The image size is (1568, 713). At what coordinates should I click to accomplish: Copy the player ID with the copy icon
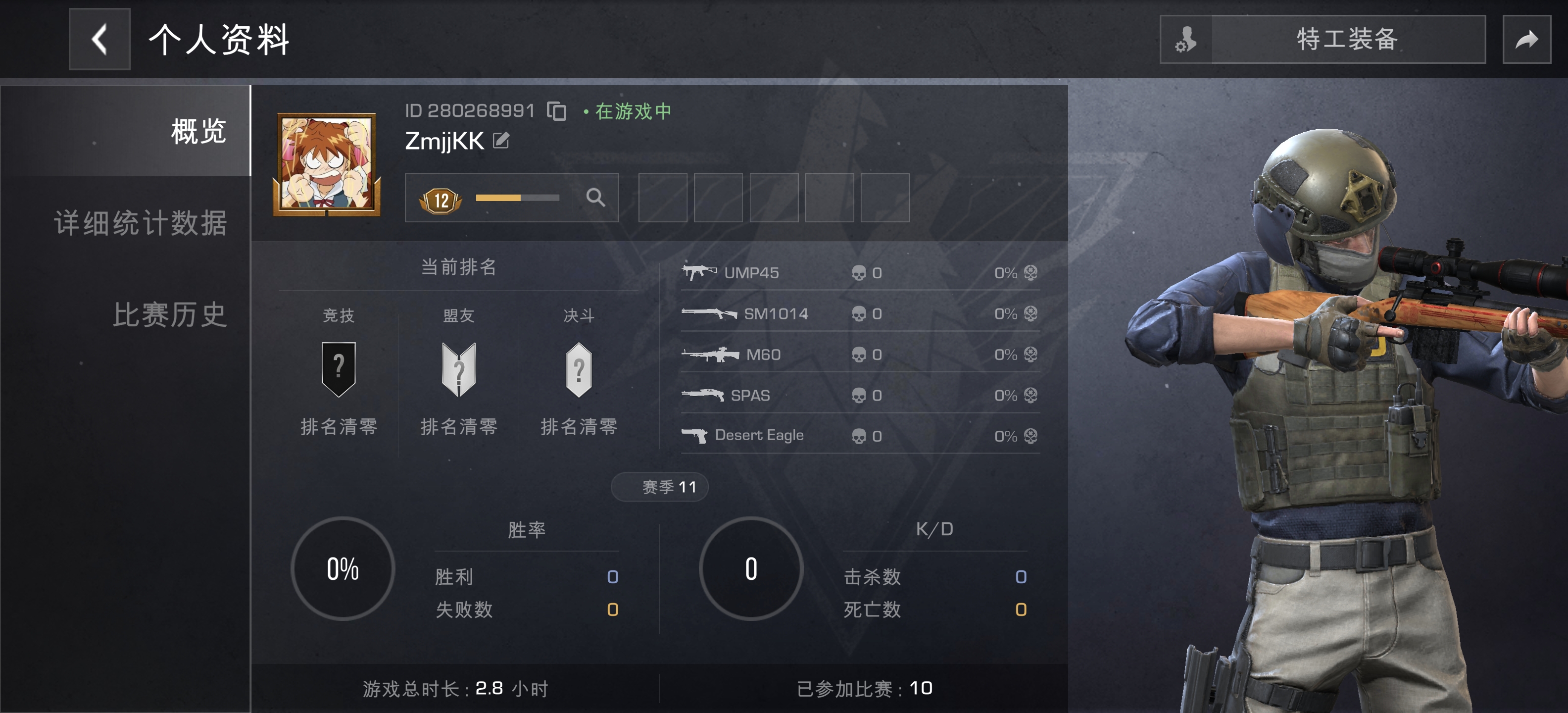[558, 110]
